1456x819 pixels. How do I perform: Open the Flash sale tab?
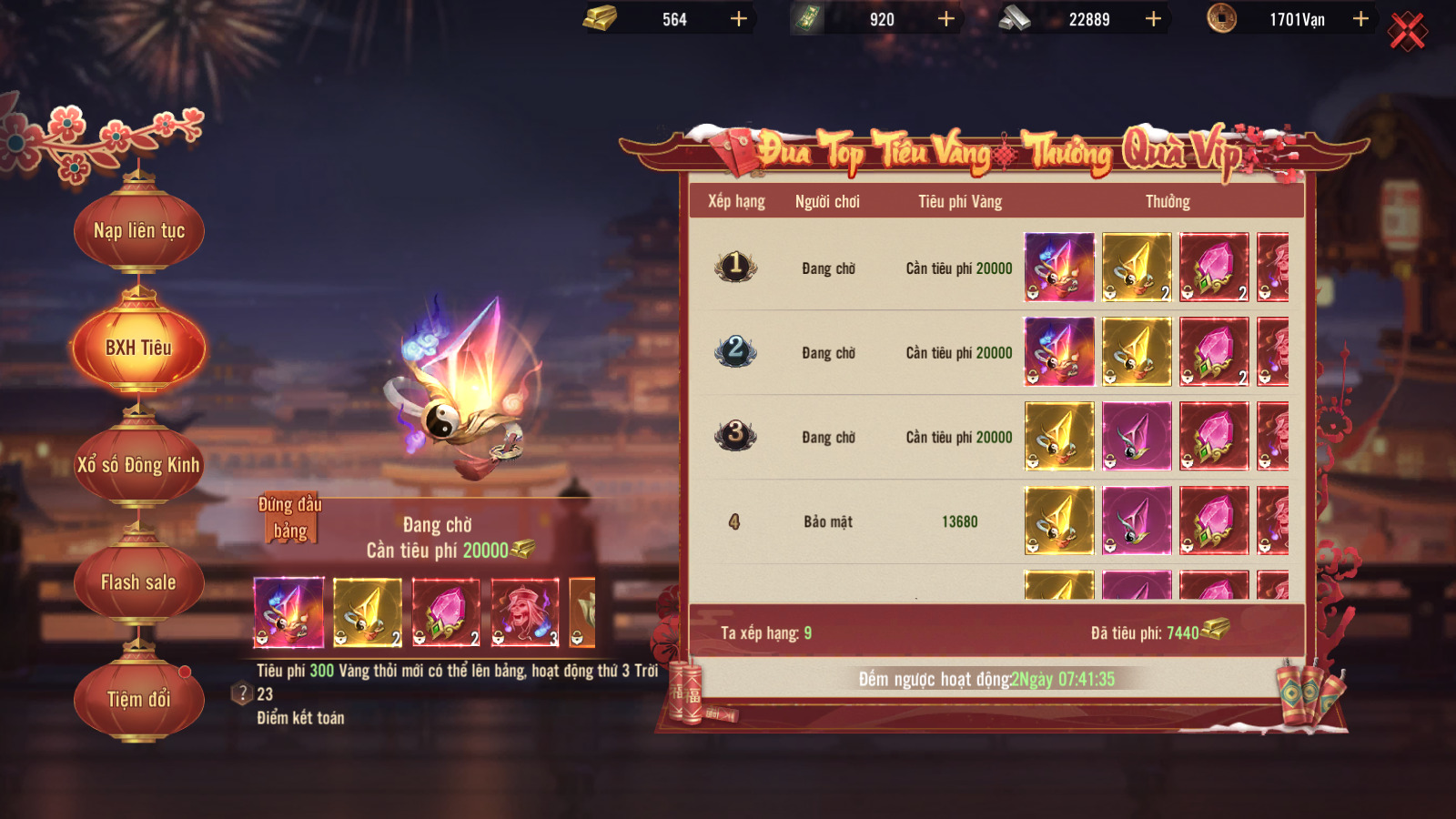(x=138, y=582)
